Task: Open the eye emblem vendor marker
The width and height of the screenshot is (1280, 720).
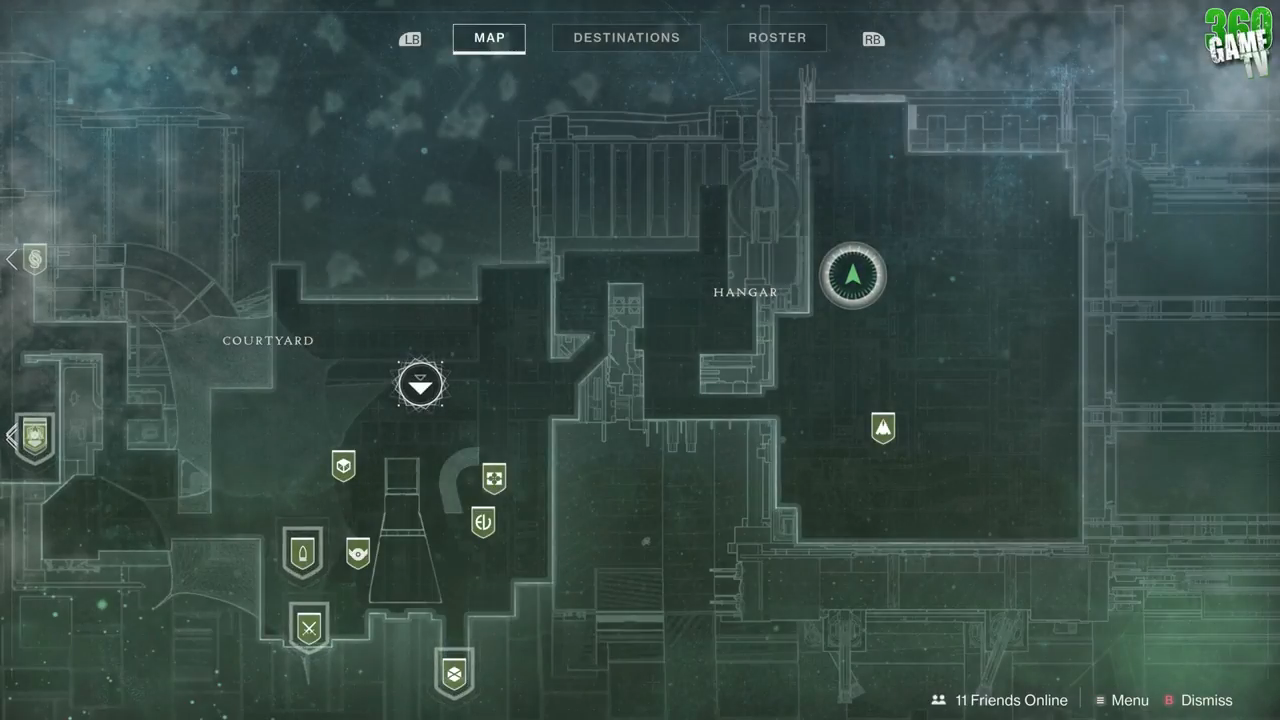Action: pos(358,552)
